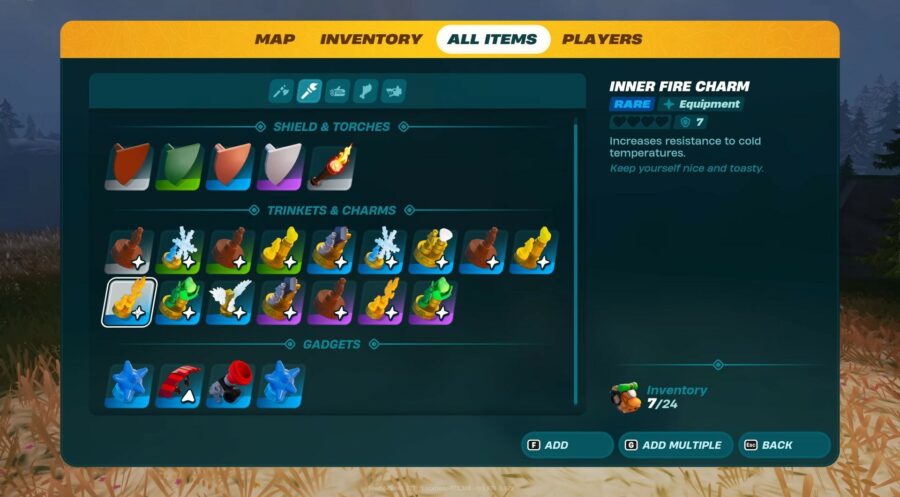The image size is (900, 497).
Task: Show the Players tab
Action: [x=602, y=40]
